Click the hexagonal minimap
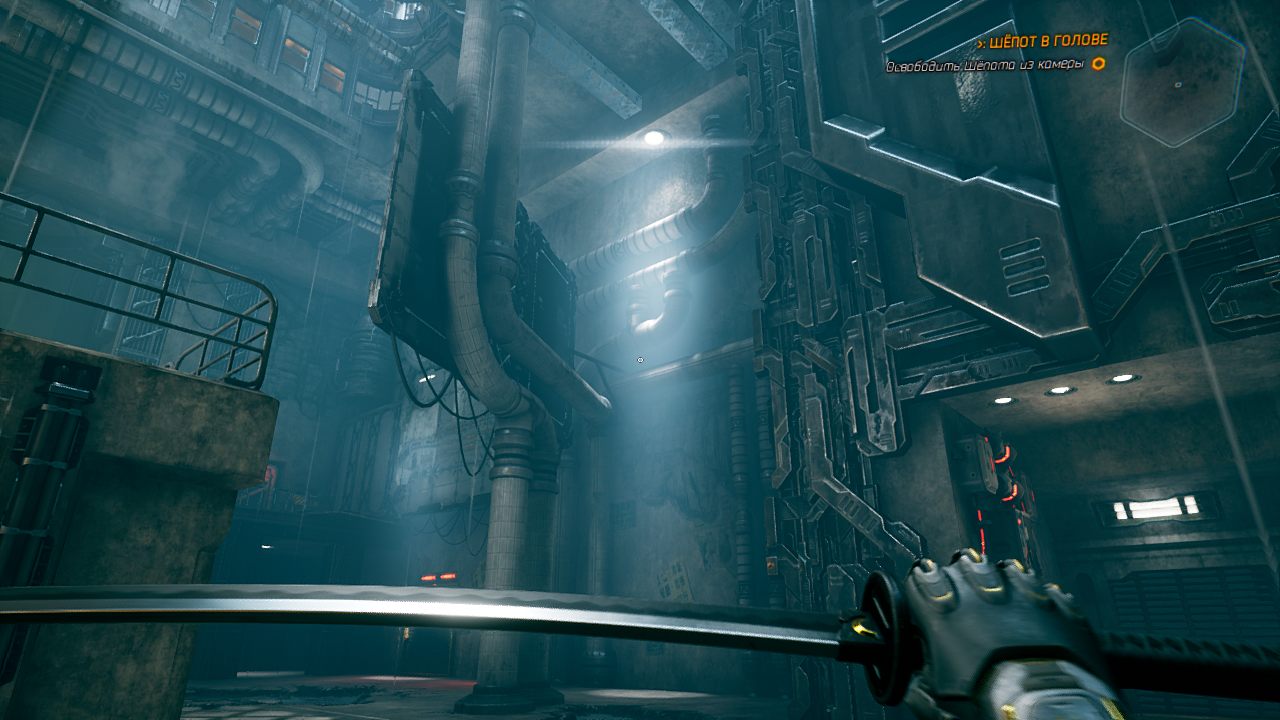 pyautogui.click(x=1181, y=83)
